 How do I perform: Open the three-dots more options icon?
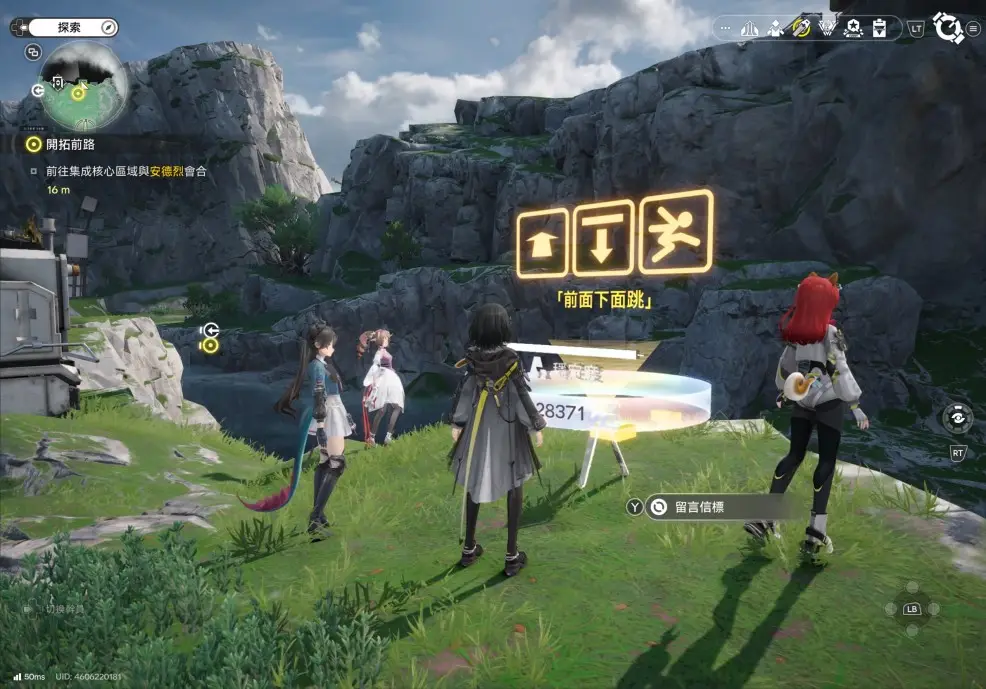tap(725, 28)
